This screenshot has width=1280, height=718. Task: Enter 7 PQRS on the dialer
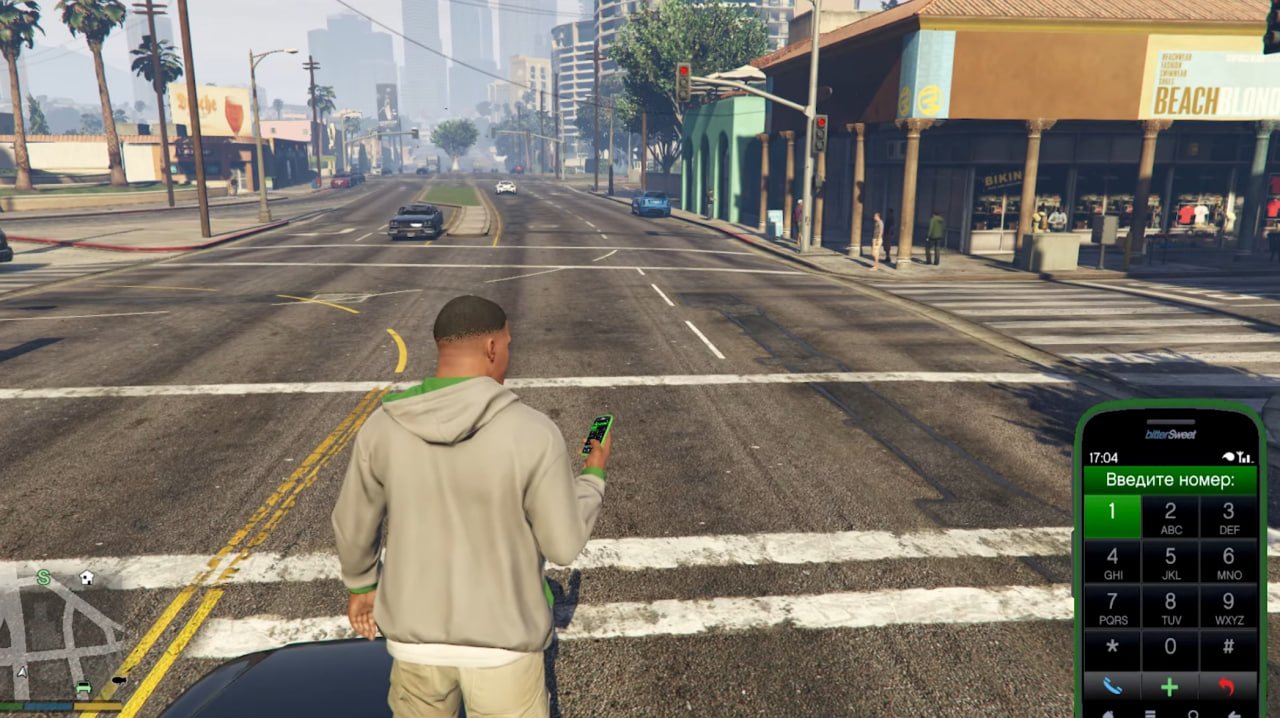pyautogui.click(x=1112, y=606)
